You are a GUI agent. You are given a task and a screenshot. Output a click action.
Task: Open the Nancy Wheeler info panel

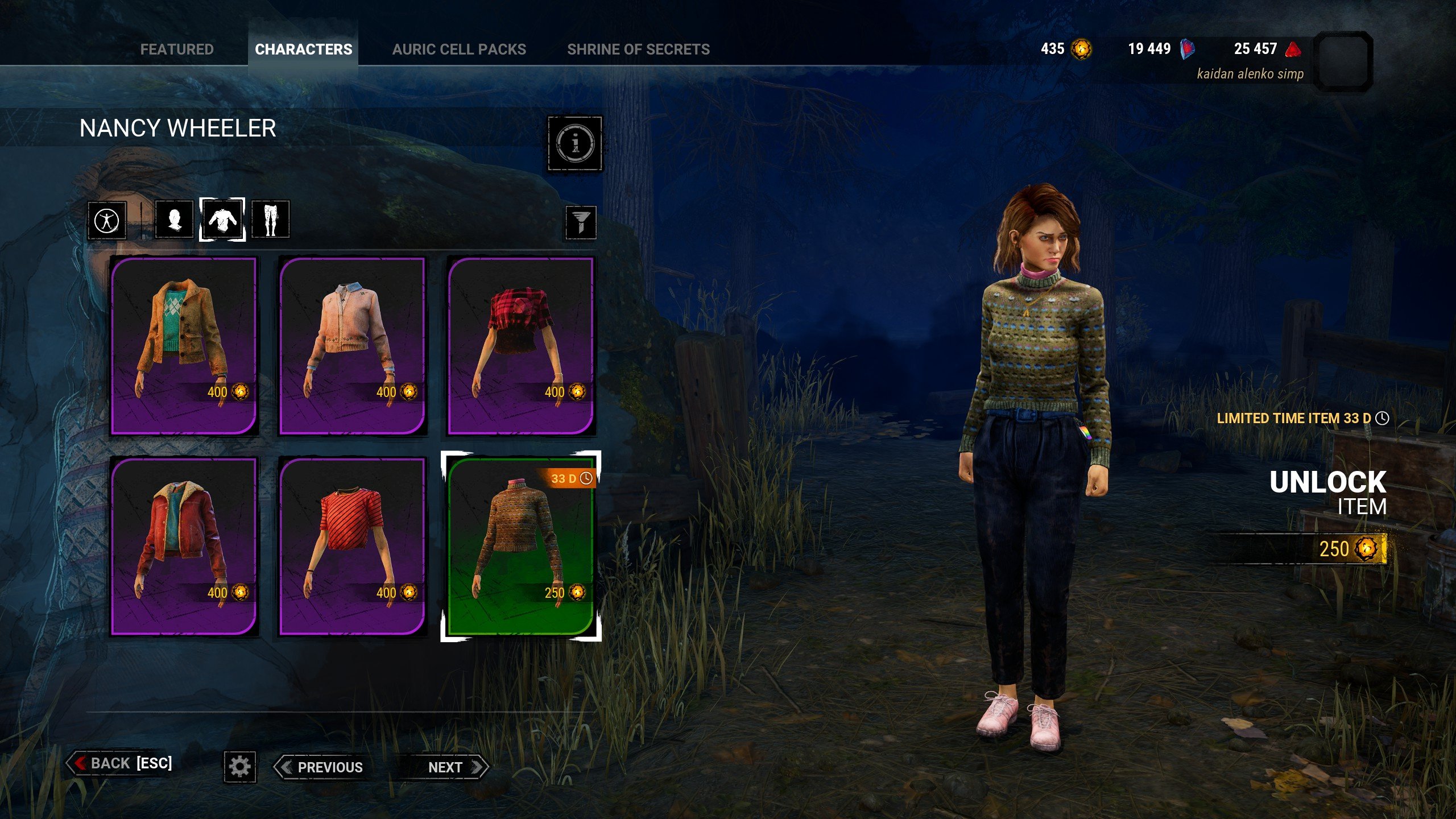(574, 143)
